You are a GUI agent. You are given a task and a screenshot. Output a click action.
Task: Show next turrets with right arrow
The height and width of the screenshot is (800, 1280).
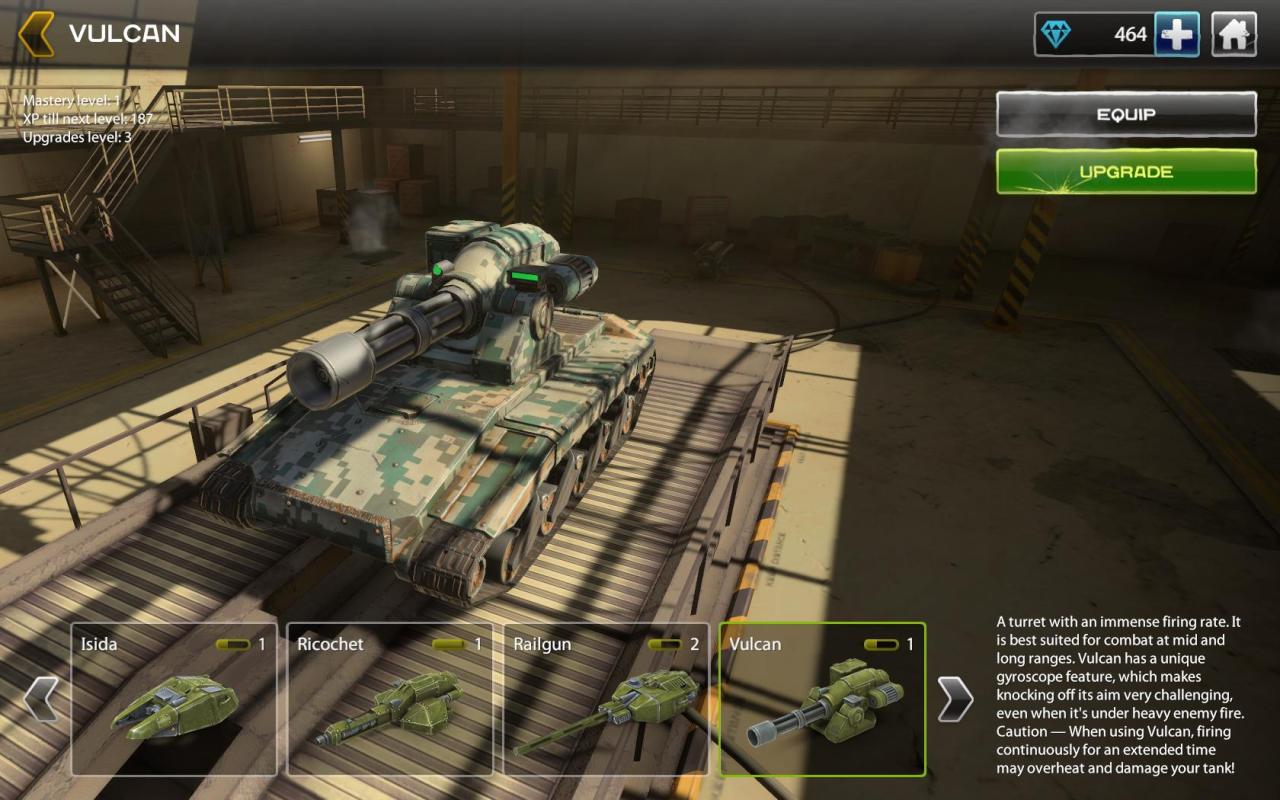tap(955, 699)
